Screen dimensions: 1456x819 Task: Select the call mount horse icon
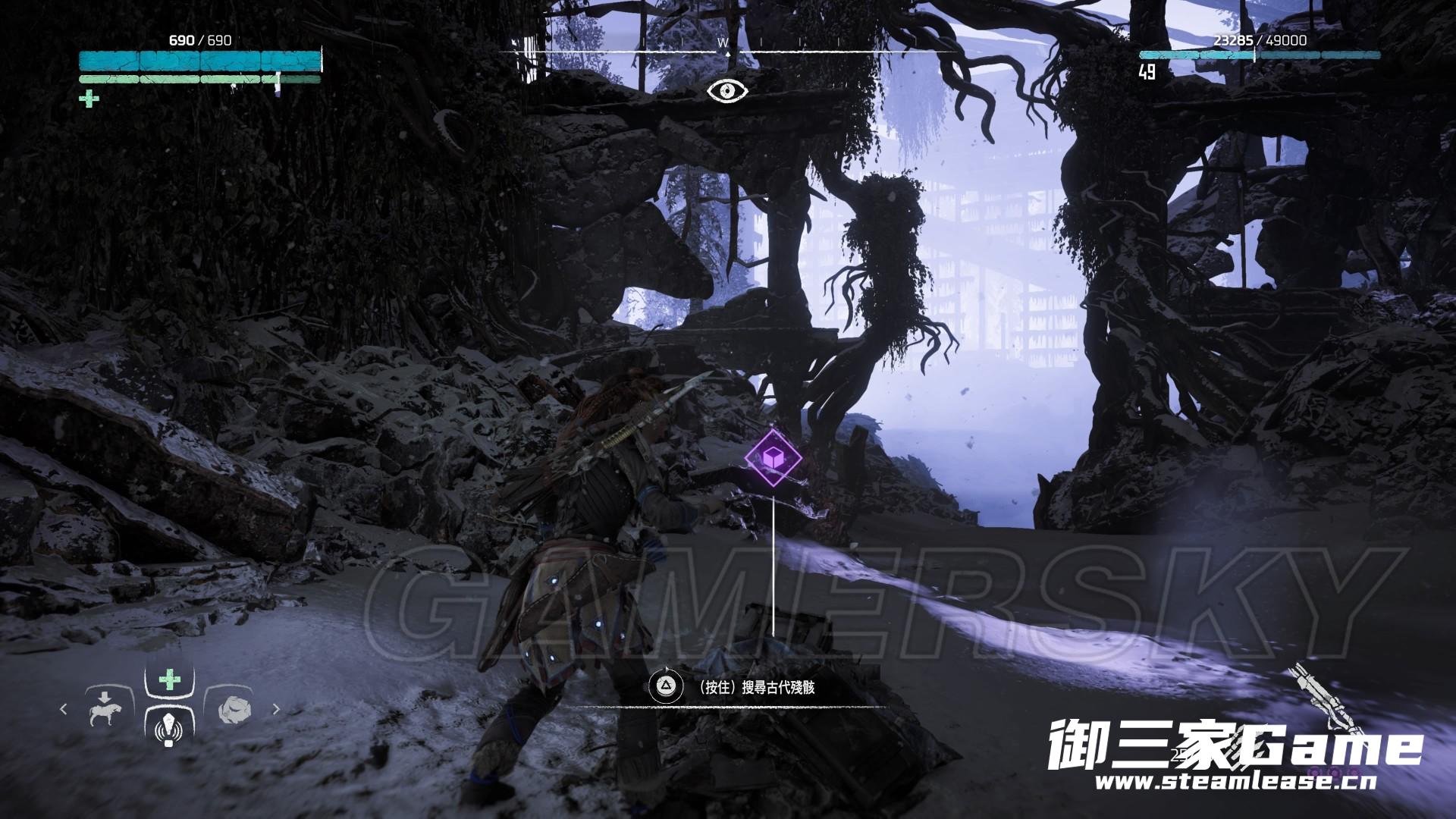[x=105, y=709]
